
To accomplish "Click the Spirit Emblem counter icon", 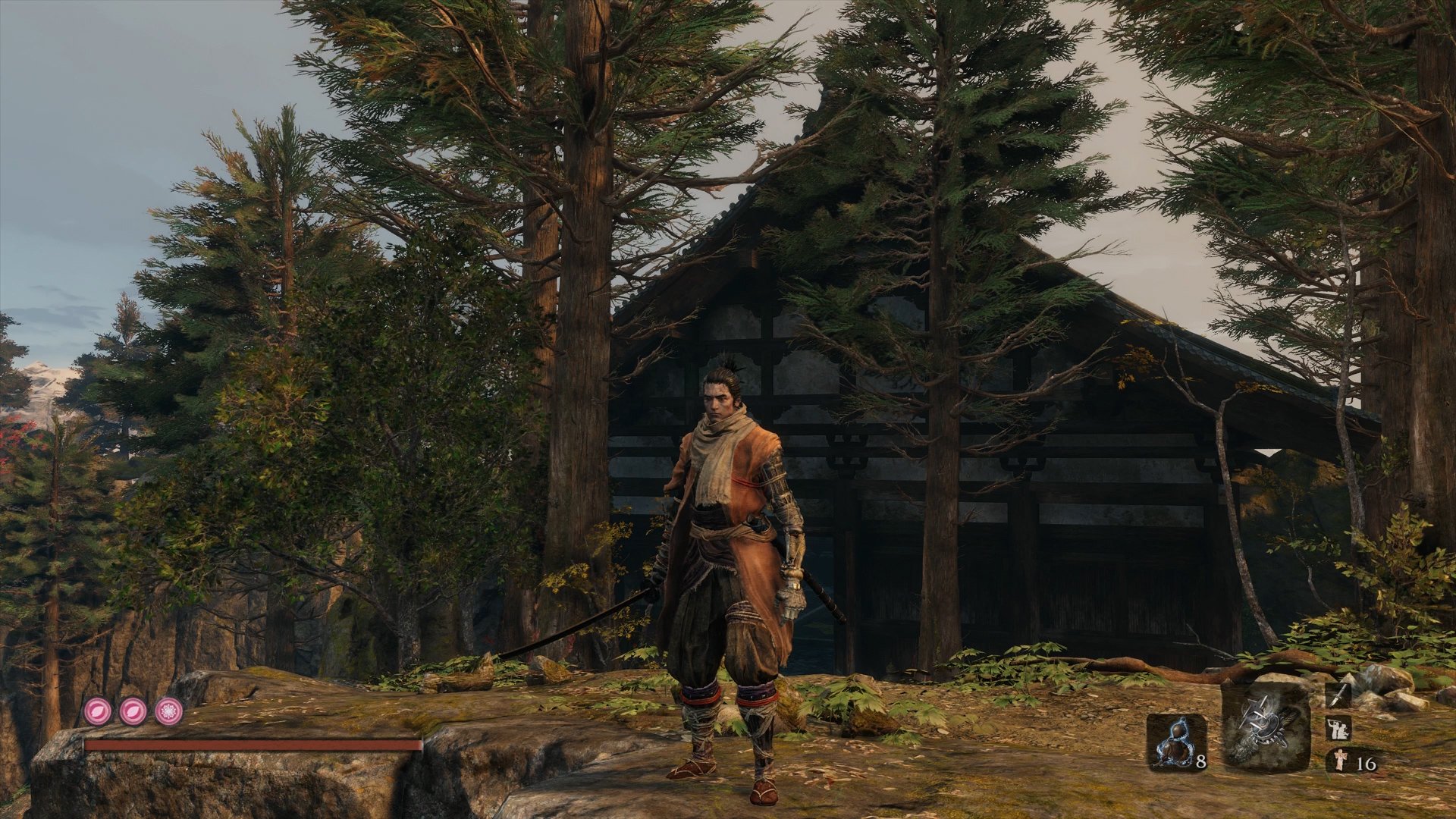I will 1340,761.
